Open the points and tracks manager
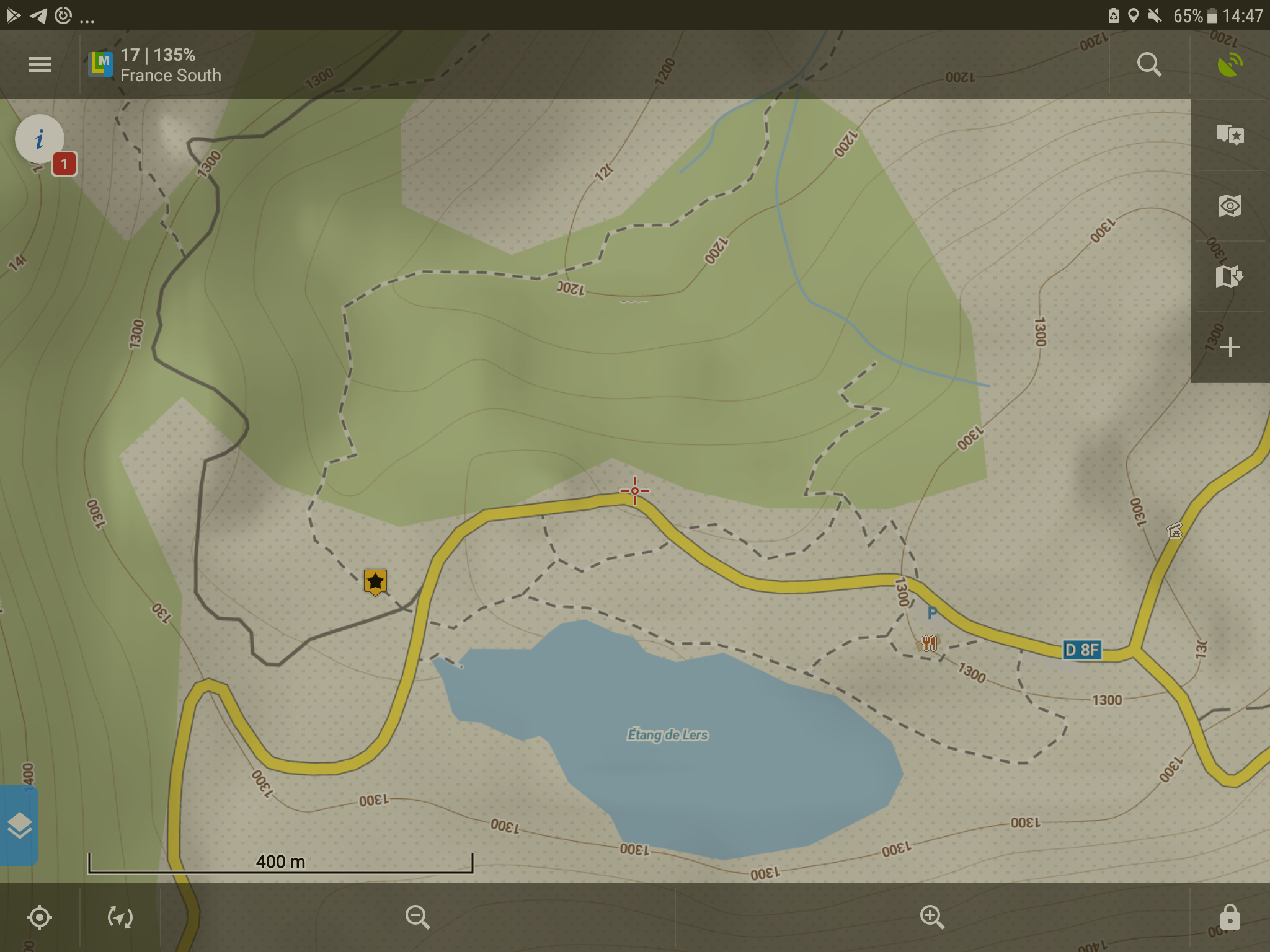This screenshot has height=952, width=1270. pyautogui.click(x=1230, y=134)
